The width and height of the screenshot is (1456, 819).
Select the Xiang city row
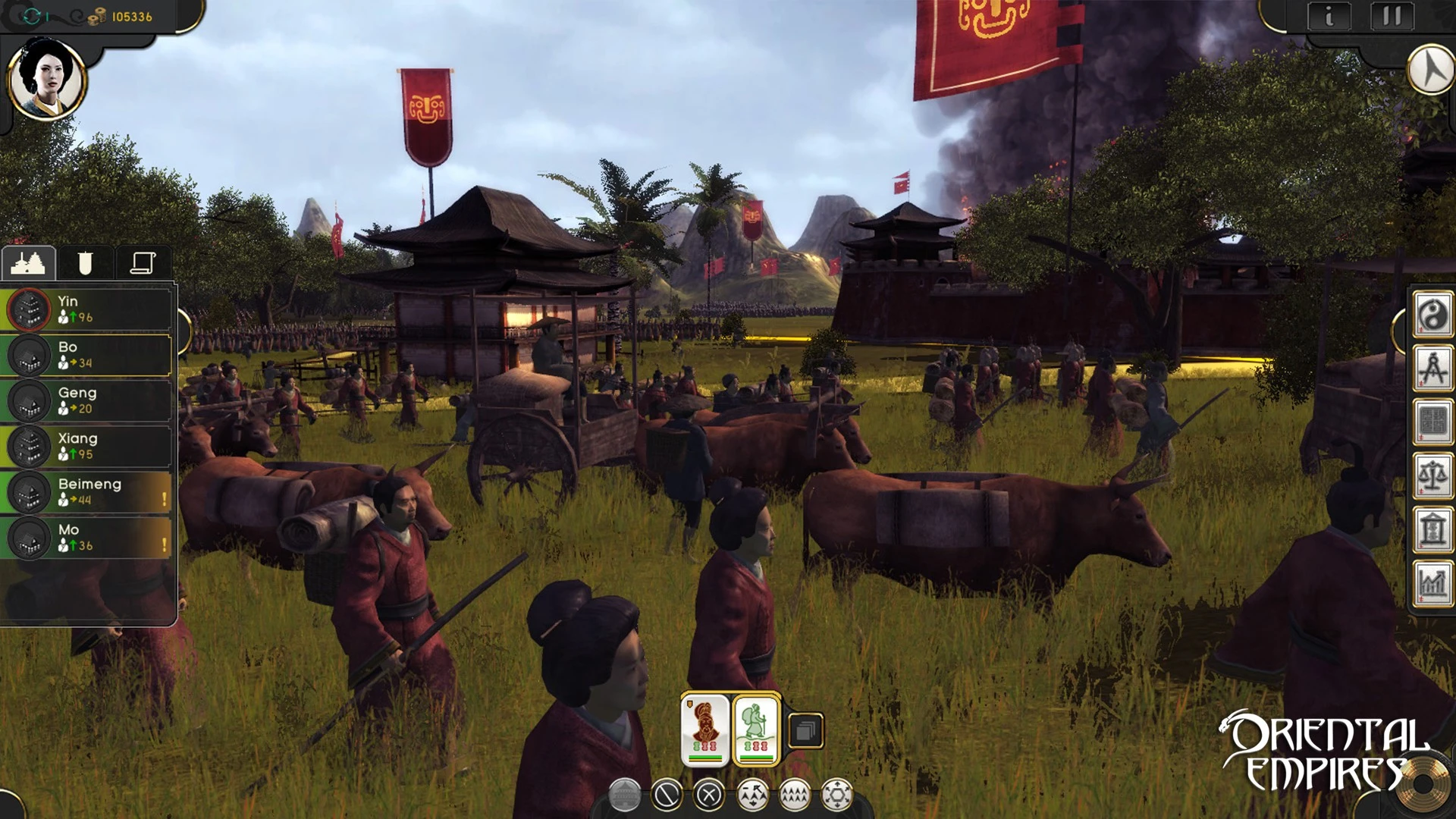click(x=89, y=446)
